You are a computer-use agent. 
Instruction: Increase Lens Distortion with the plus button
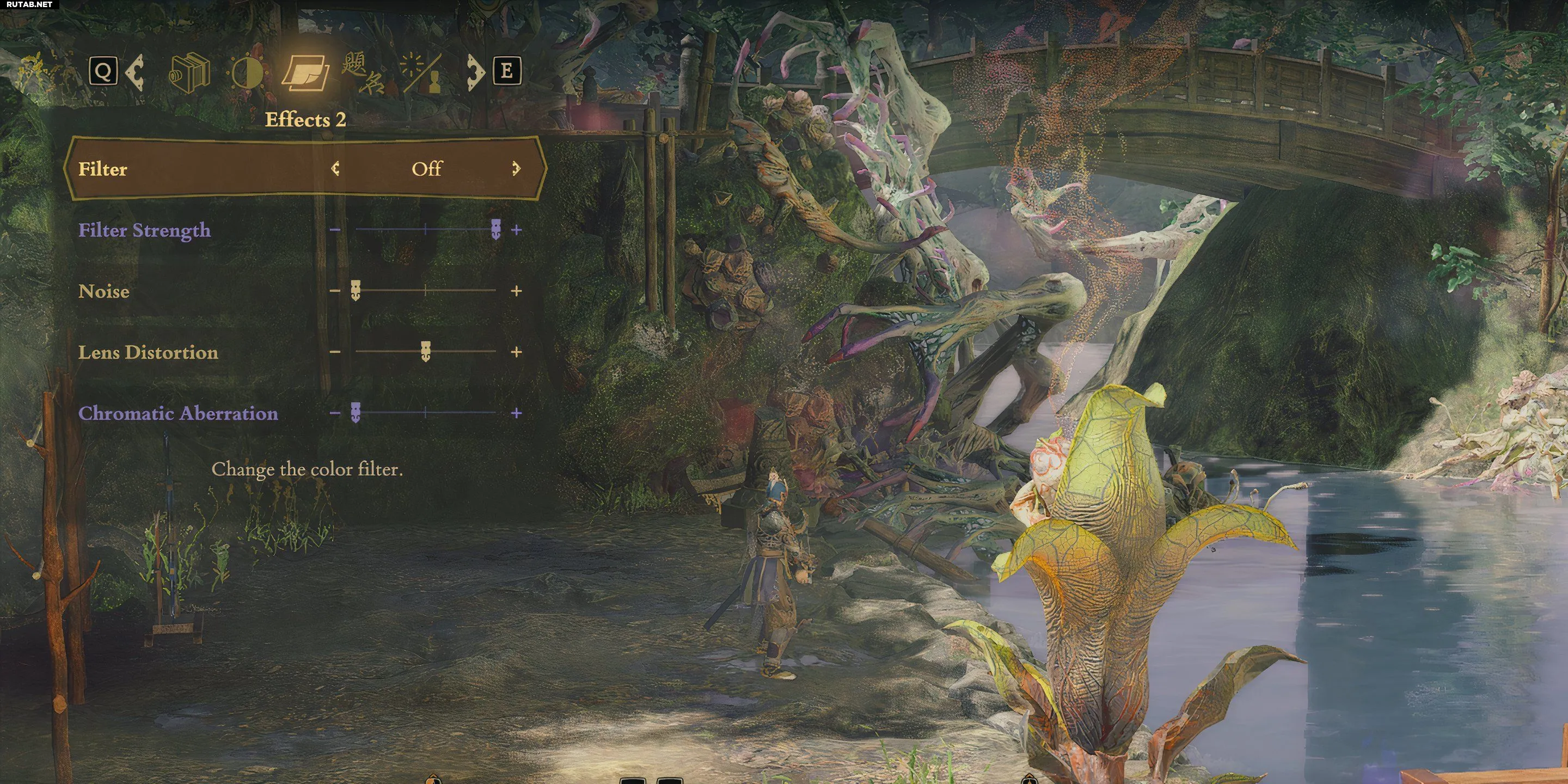[516, 352]
